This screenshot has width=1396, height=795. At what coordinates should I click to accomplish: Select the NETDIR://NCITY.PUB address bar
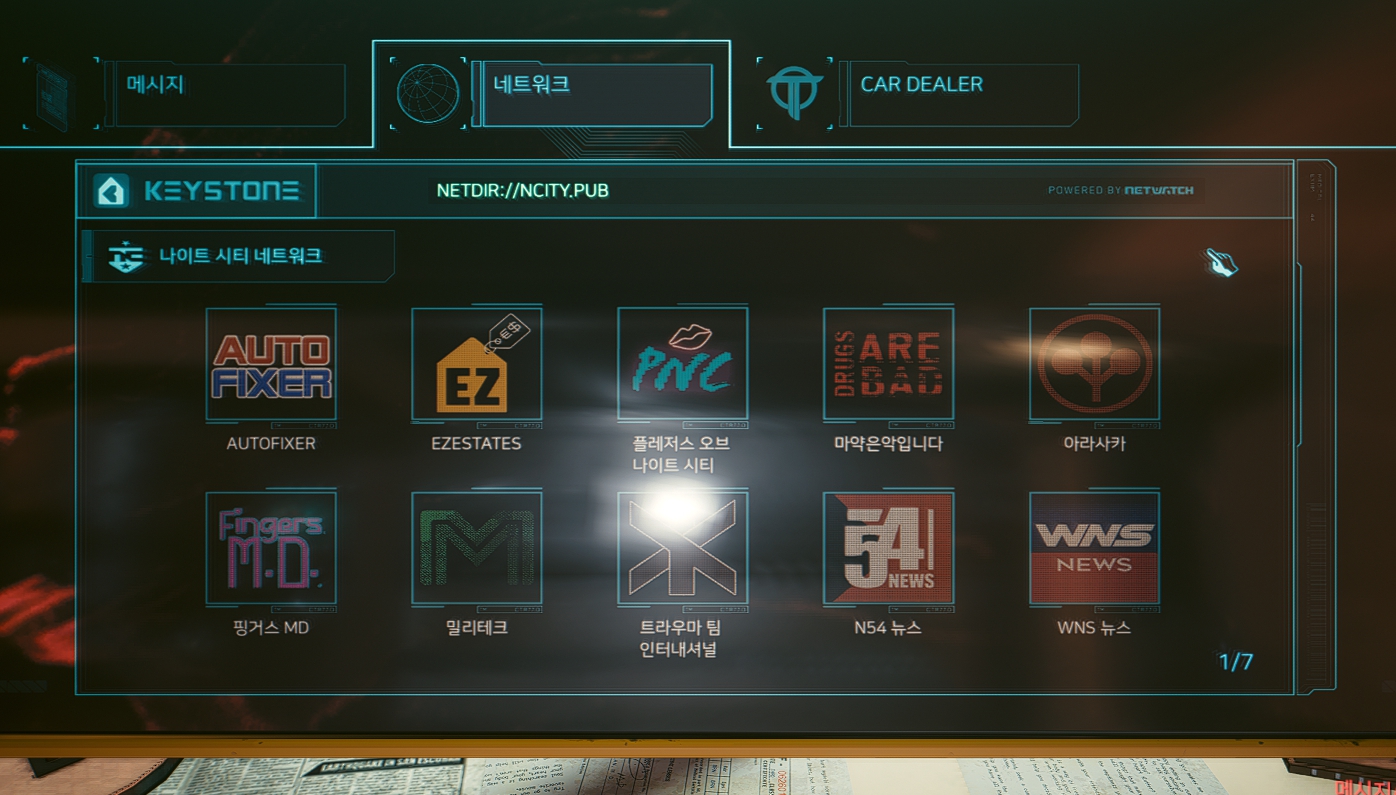(x=522, y=191)
